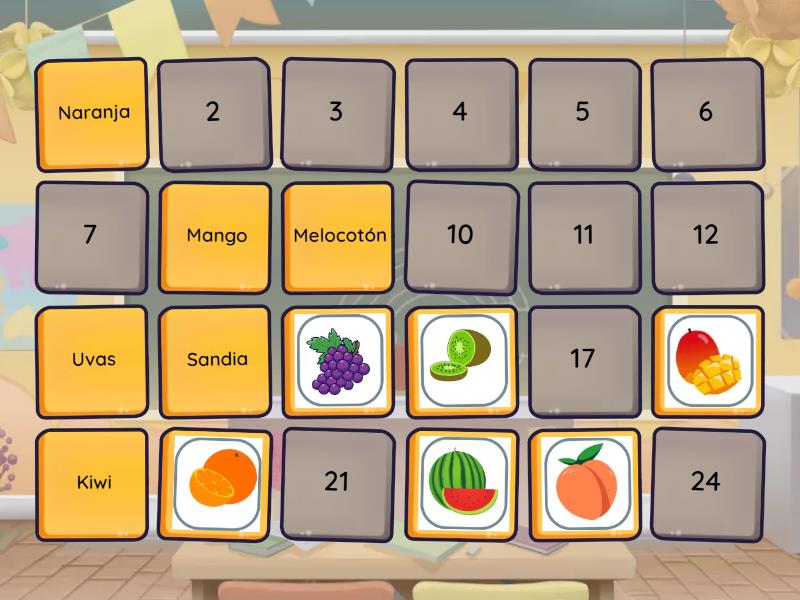Pick the mango picture tile

click(707, 360)
